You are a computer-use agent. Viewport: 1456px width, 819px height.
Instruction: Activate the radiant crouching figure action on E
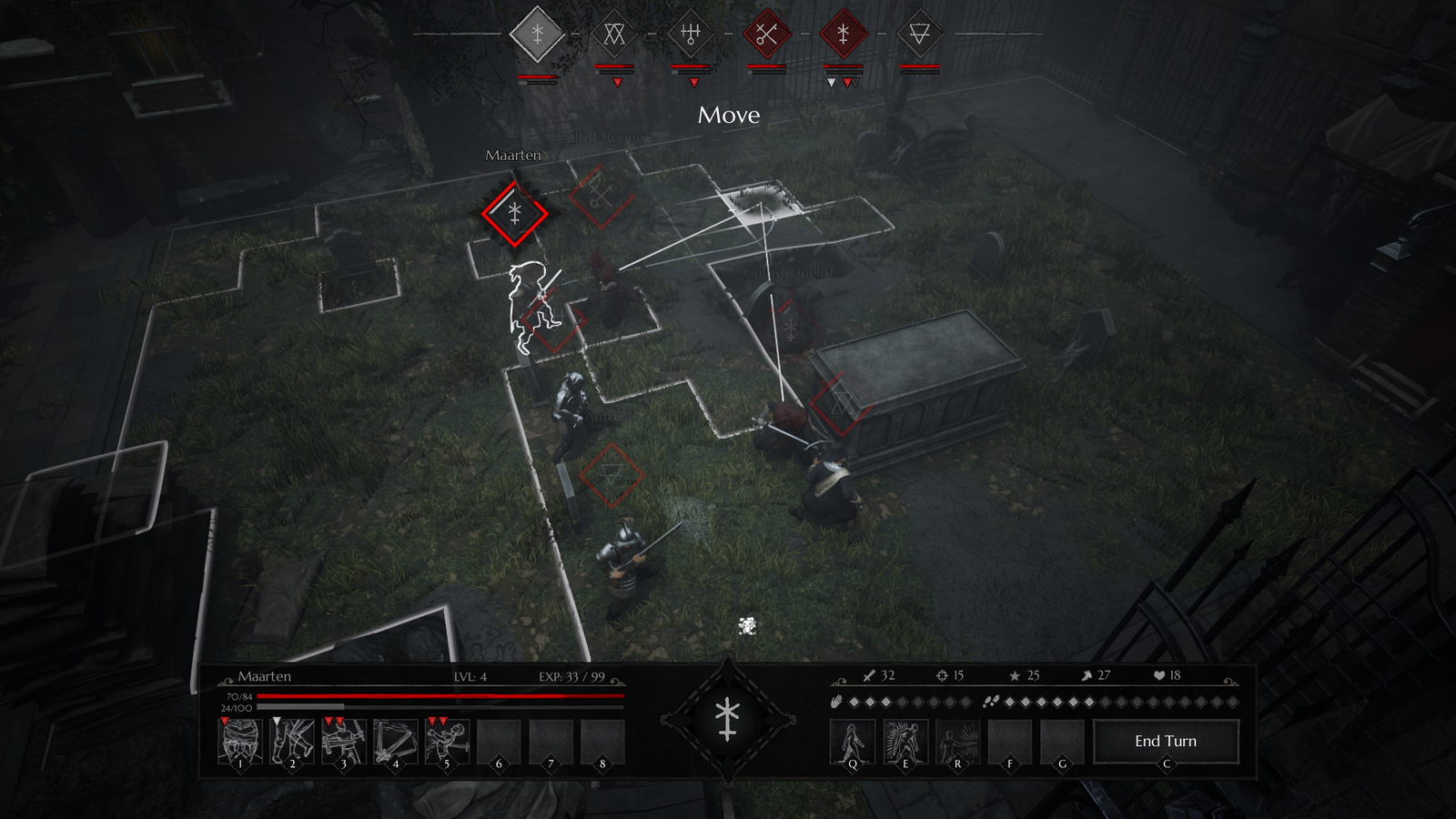(x=905, y=742)
